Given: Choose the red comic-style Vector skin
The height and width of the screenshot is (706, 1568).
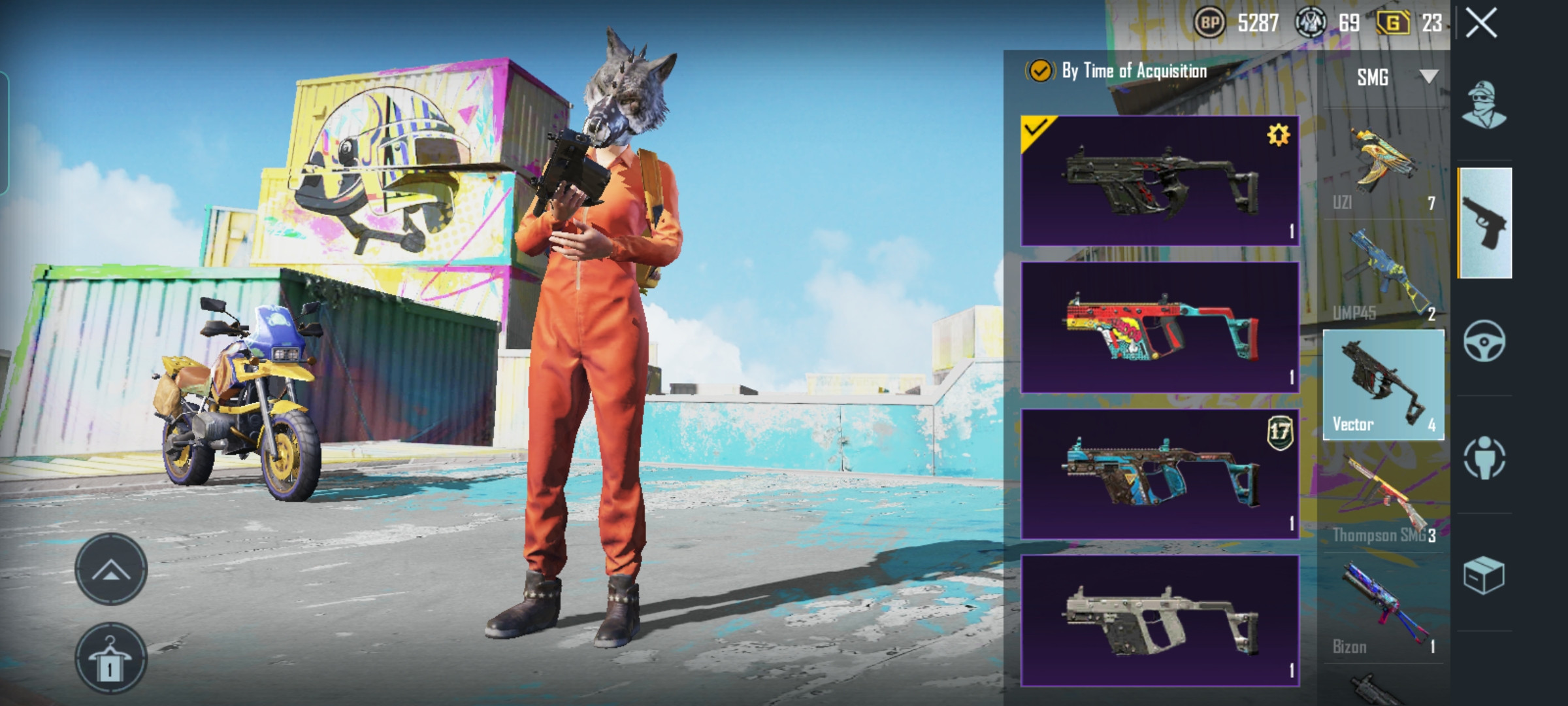Looking at the screenshot, I should [1160, 328].
